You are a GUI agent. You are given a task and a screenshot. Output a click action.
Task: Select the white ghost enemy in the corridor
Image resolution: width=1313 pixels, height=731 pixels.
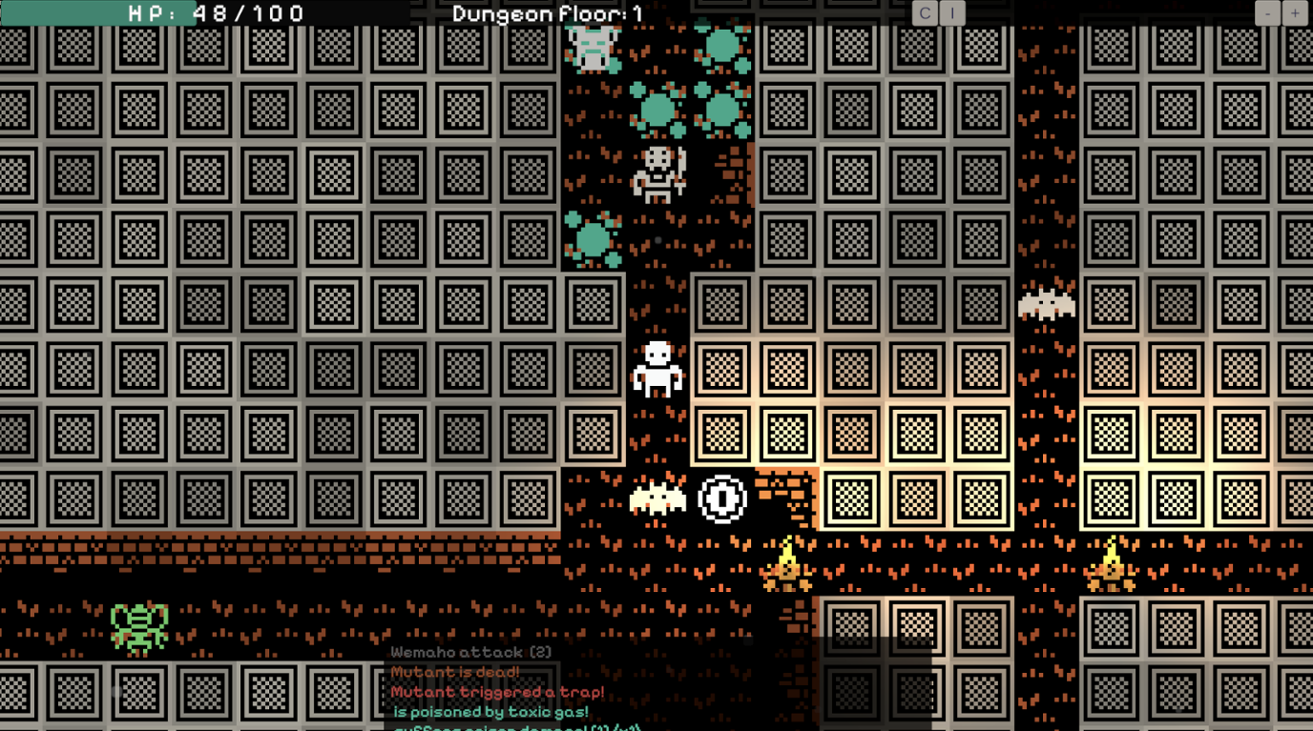click(657, 370)
